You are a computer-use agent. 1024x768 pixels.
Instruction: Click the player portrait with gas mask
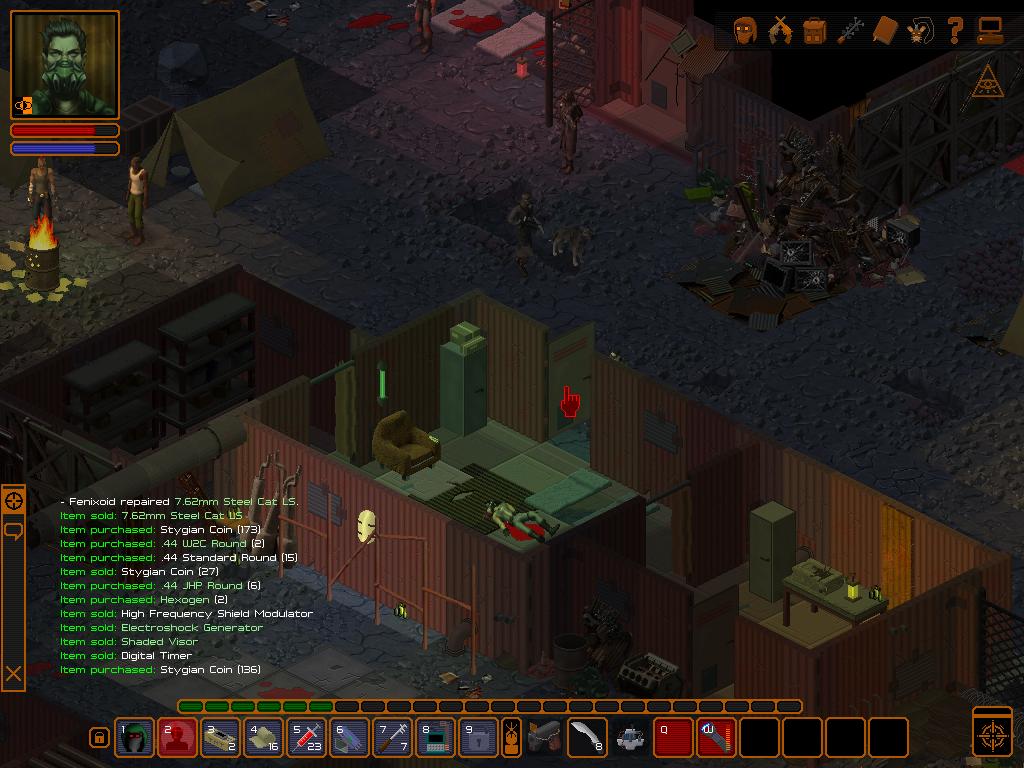coord(65,65)
